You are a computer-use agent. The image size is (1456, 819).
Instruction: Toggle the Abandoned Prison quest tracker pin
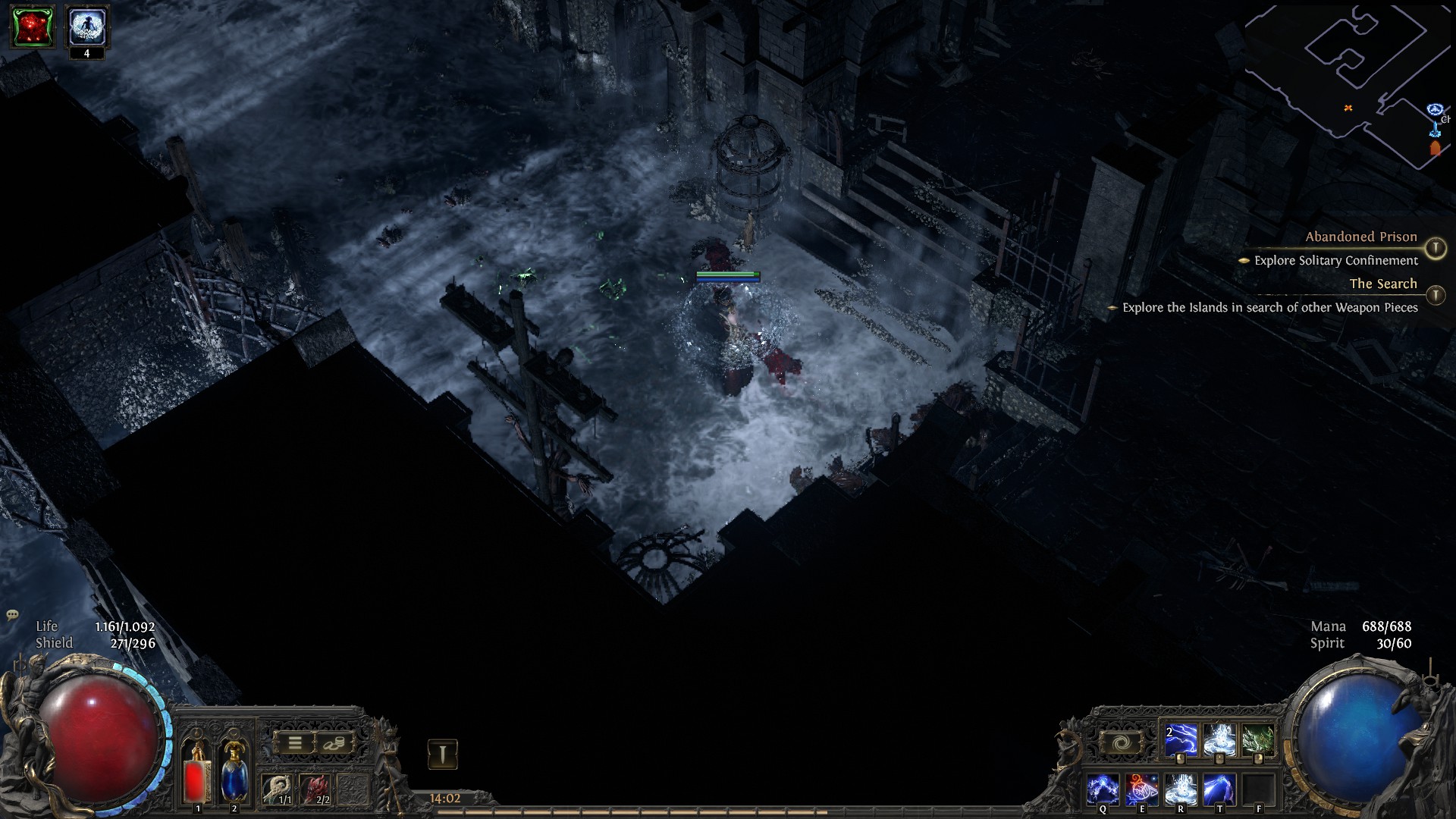1435,248
